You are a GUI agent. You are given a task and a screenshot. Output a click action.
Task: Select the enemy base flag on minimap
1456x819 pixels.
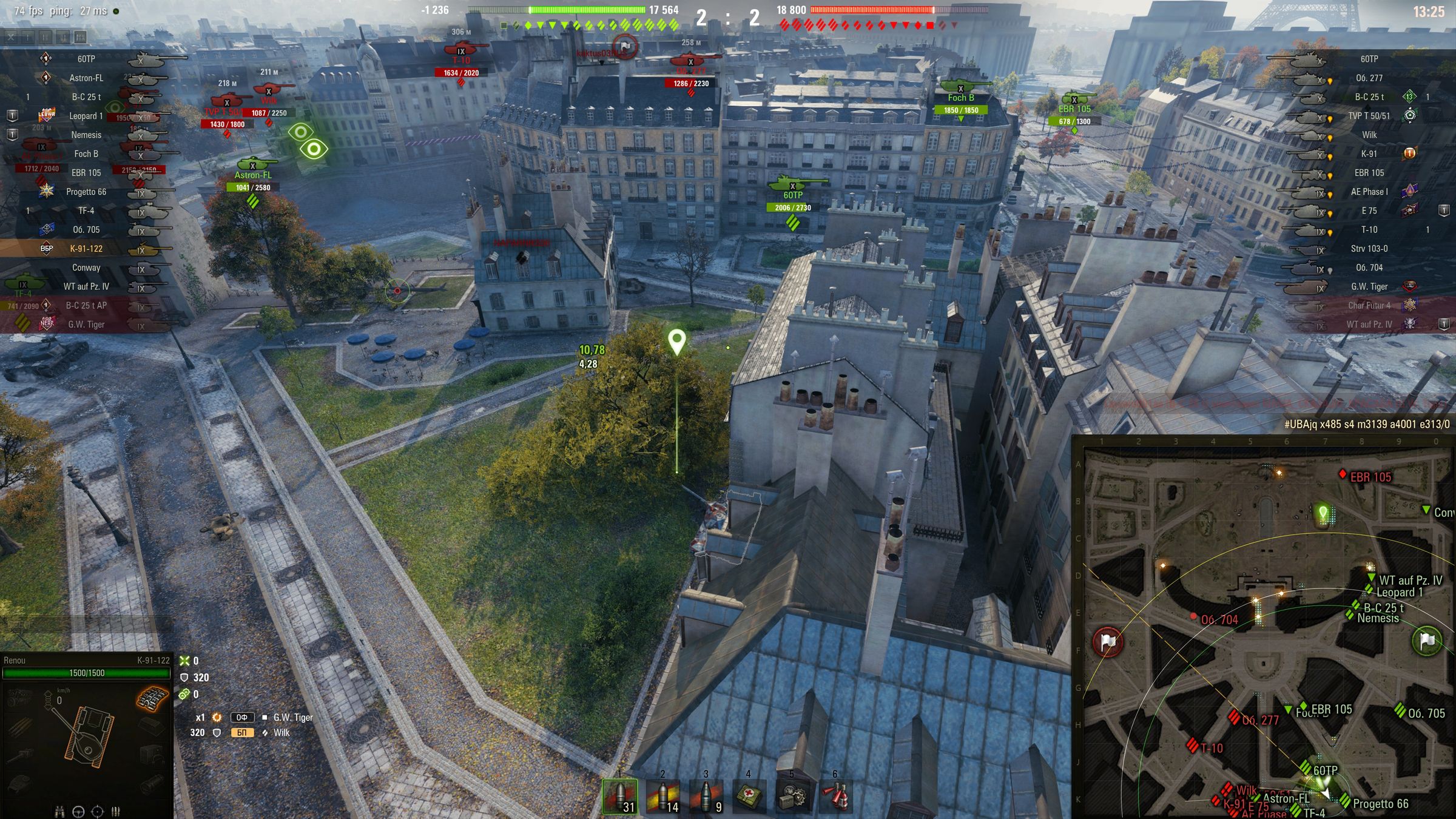tap(1108, 642)
